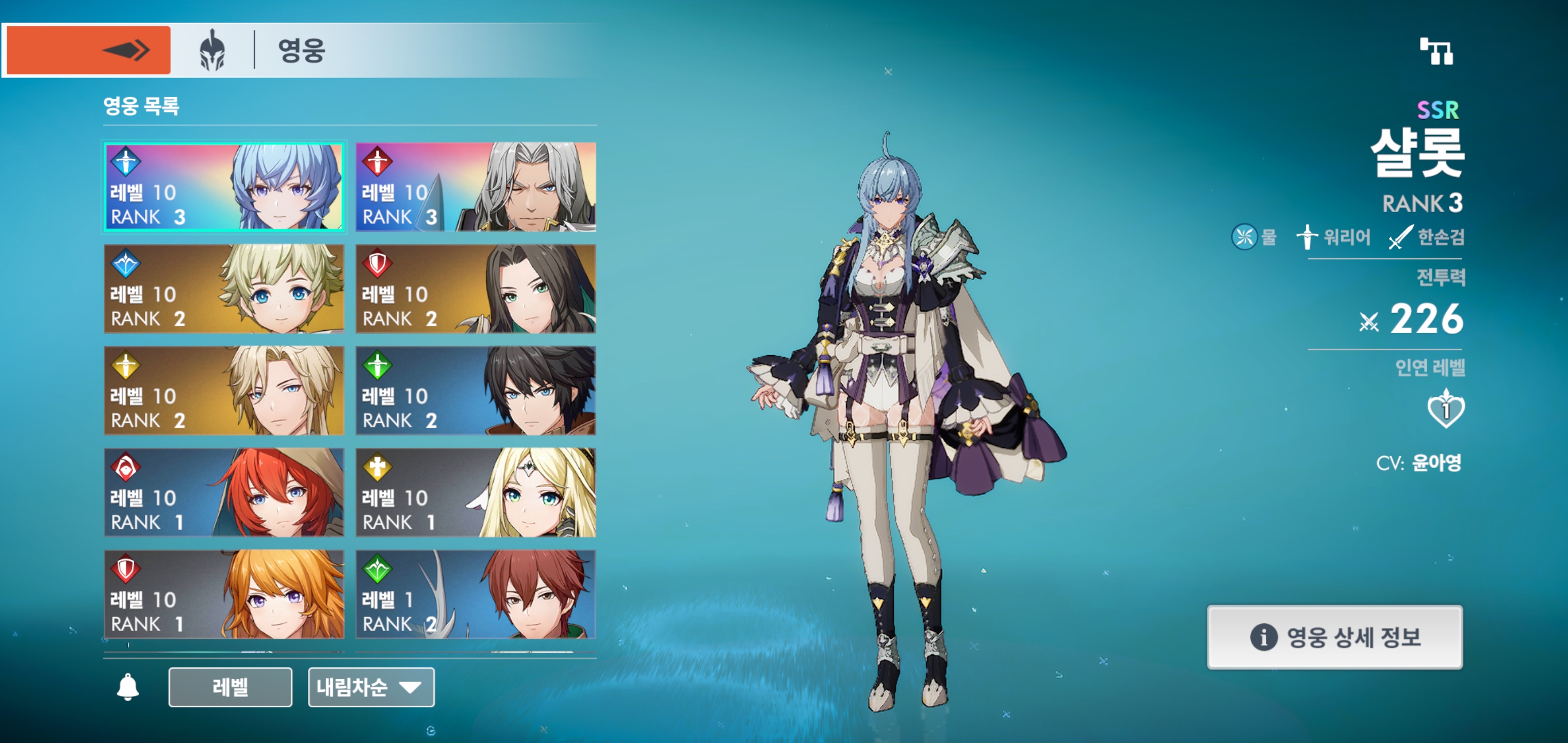Open the 내림차순 sort order dropdown
Viewport: 1568px width, 743px height.
point(371,687)
